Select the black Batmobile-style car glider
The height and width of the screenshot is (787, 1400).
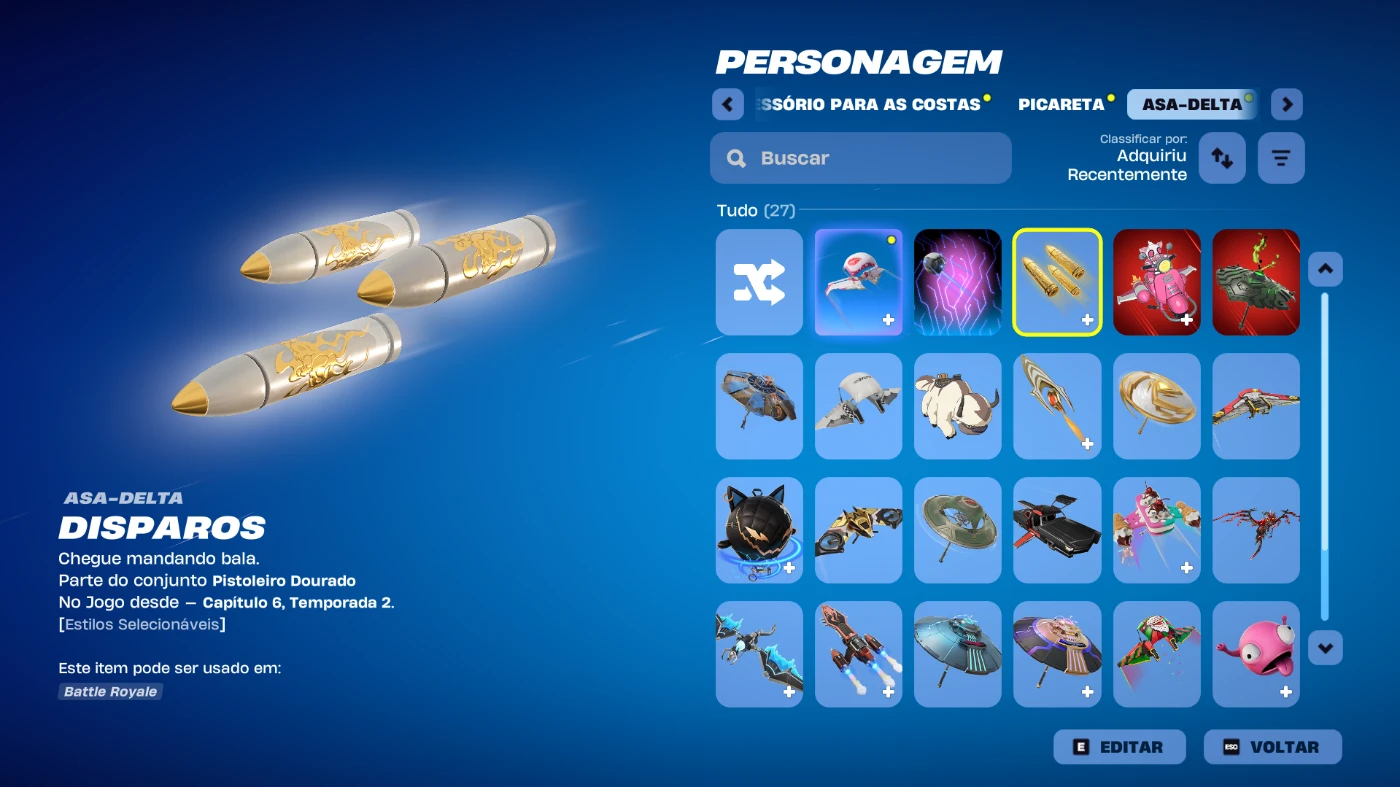pyautogui.click(x=1057, y=530)
